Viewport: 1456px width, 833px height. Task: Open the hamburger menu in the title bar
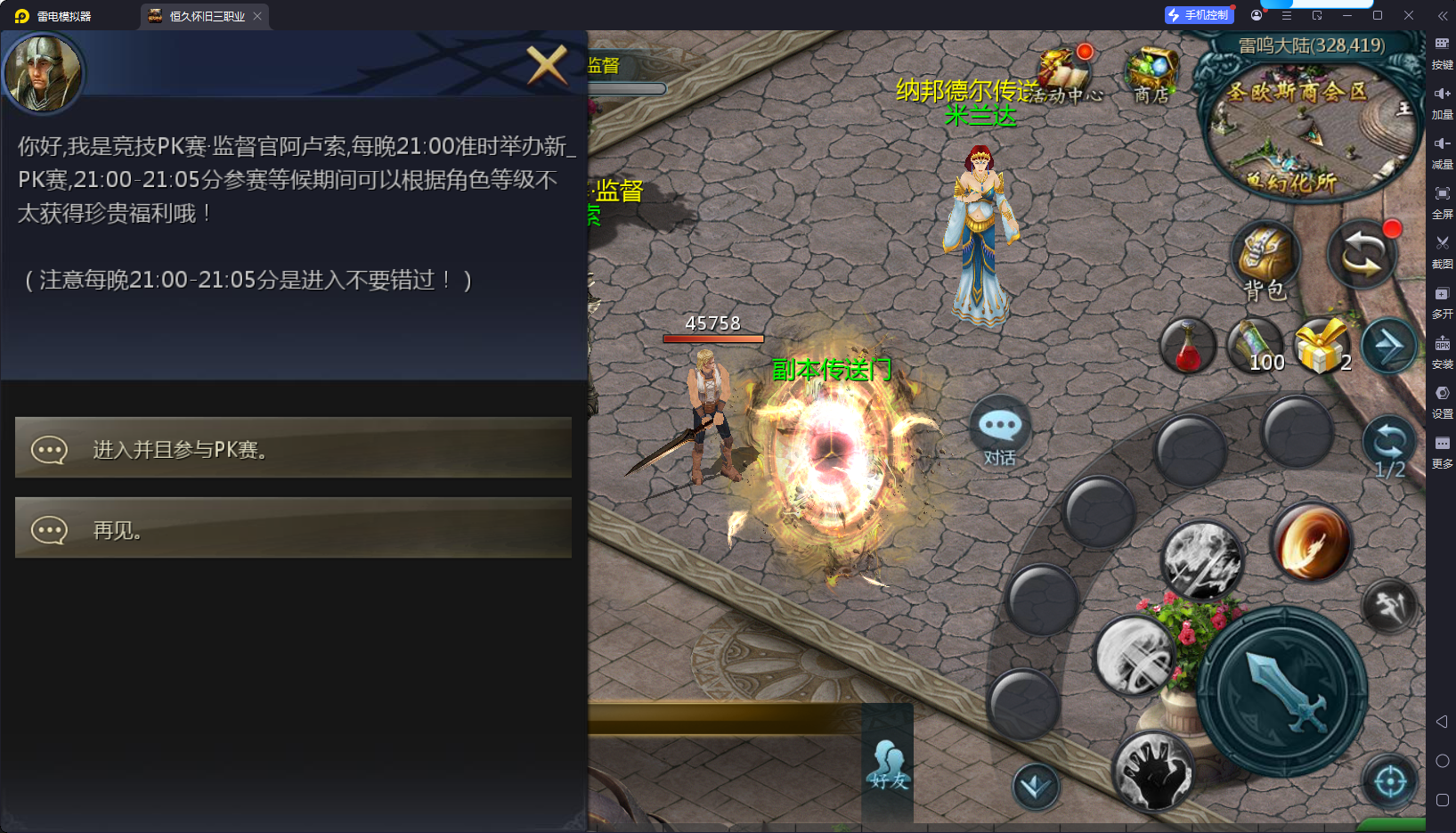(x=1285, y=15)
